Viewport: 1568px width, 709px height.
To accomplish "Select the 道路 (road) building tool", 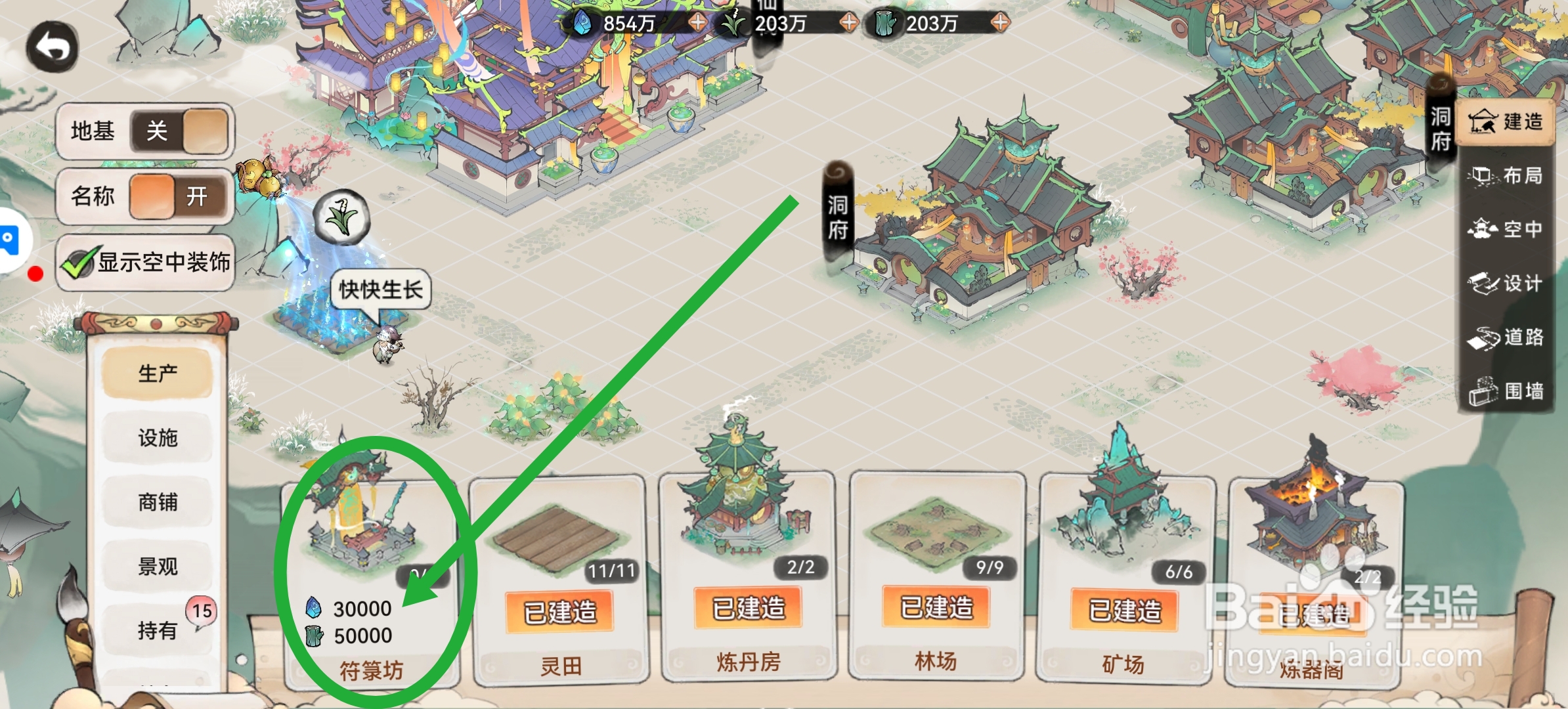I will (x=1507, y=337).
